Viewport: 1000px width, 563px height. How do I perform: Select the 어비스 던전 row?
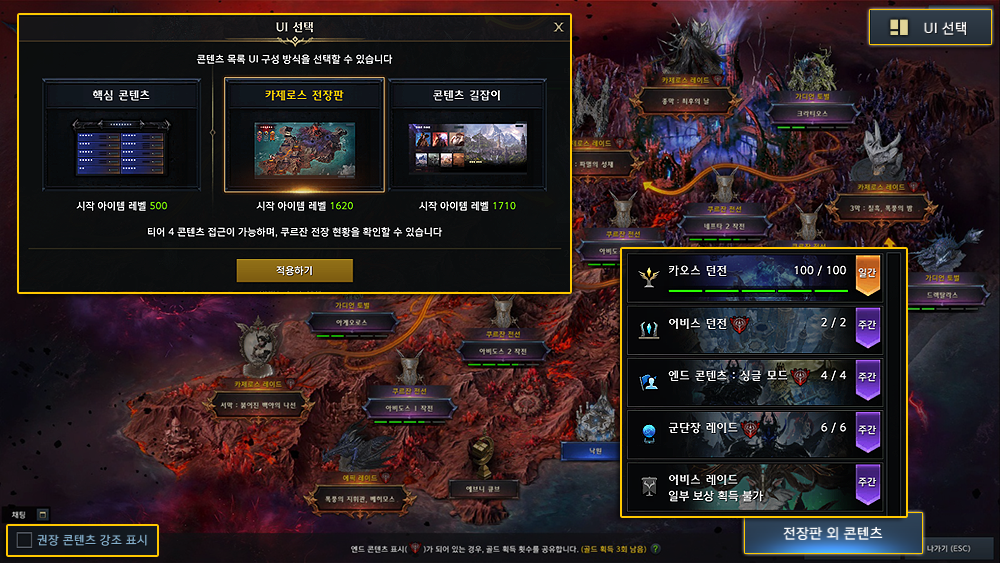(x=750, y=327)
